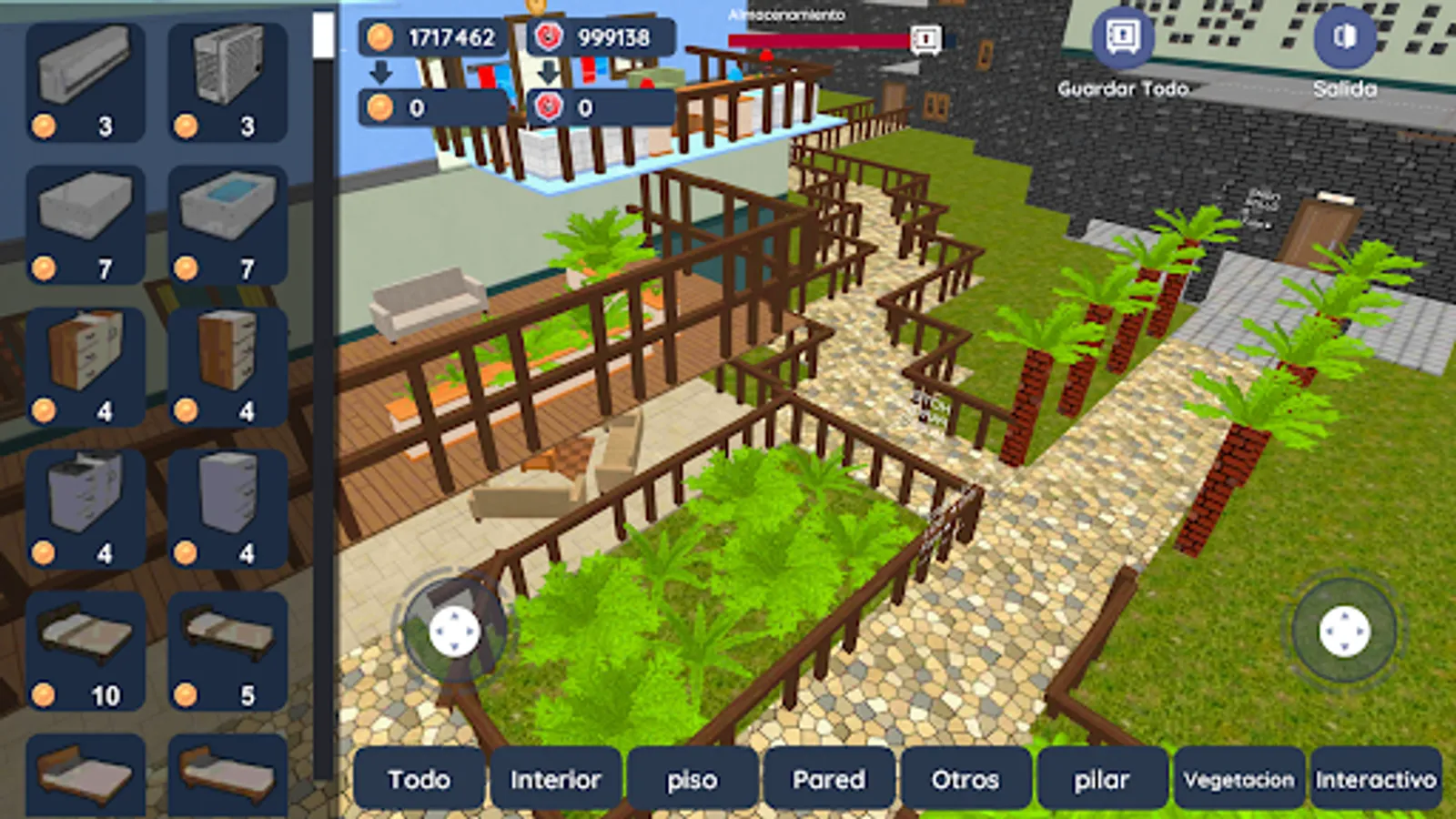
Task: Click the Almacenamiento storage progress bar
Action: pyautogui.click(x=819, y=36)
